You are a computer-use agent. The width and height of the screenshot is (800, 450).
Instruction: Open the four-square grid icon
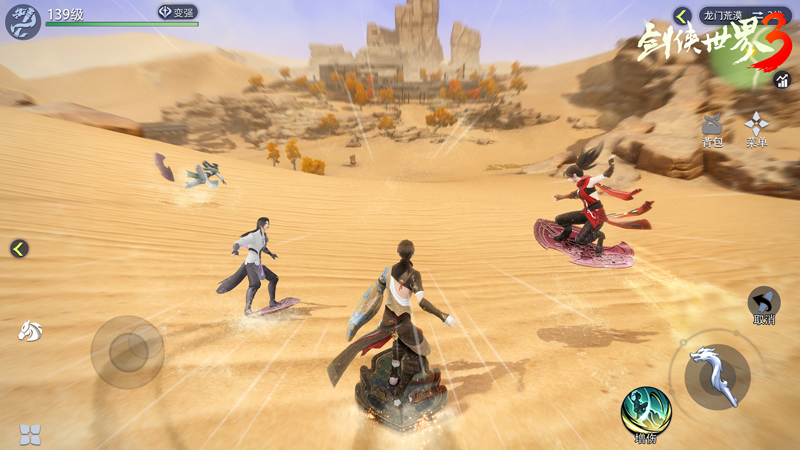point(30,434)
